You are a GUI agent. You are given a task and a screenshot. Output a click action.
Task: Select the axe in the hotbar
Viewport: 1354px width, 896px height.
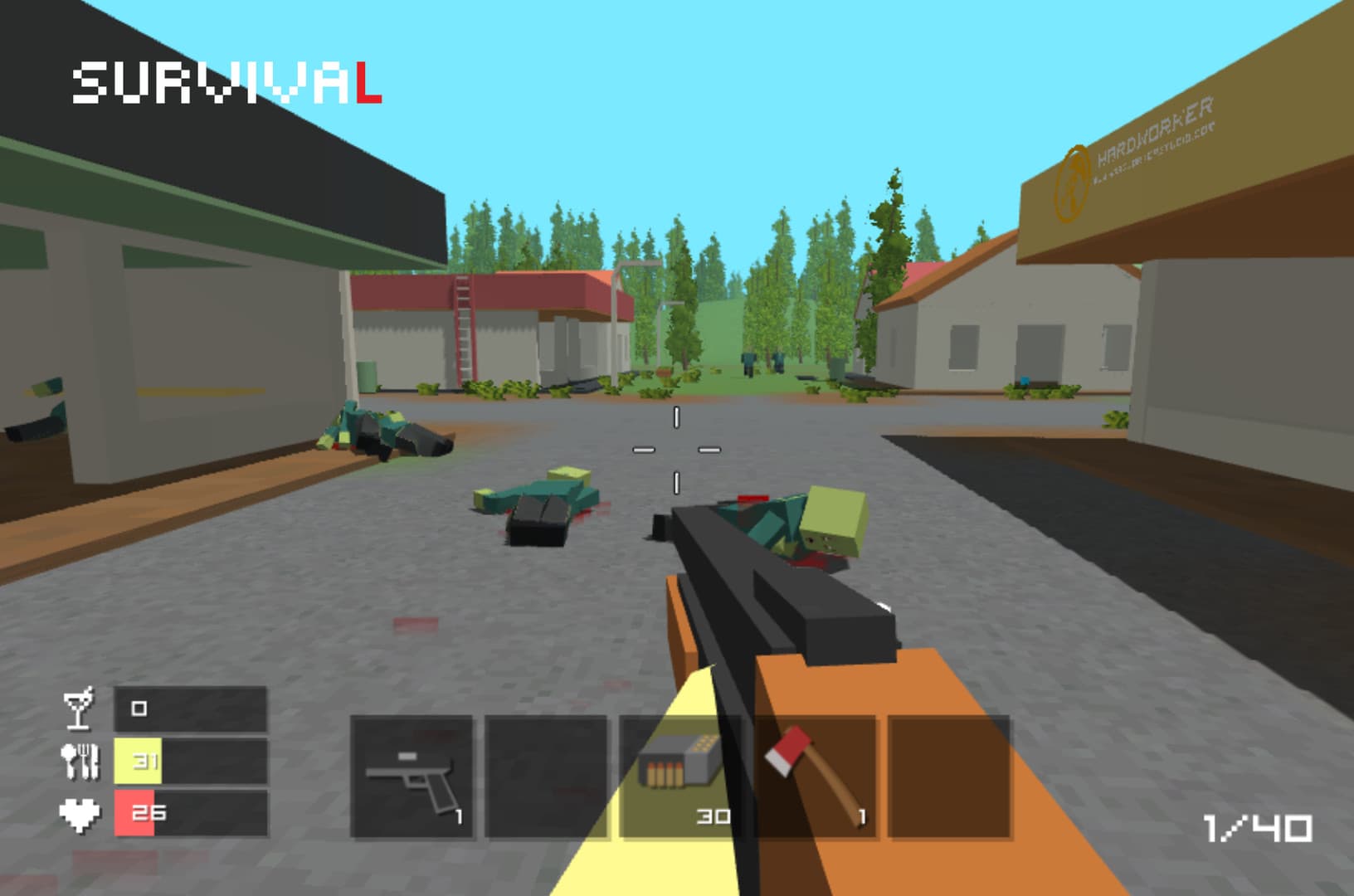point(817,772)
